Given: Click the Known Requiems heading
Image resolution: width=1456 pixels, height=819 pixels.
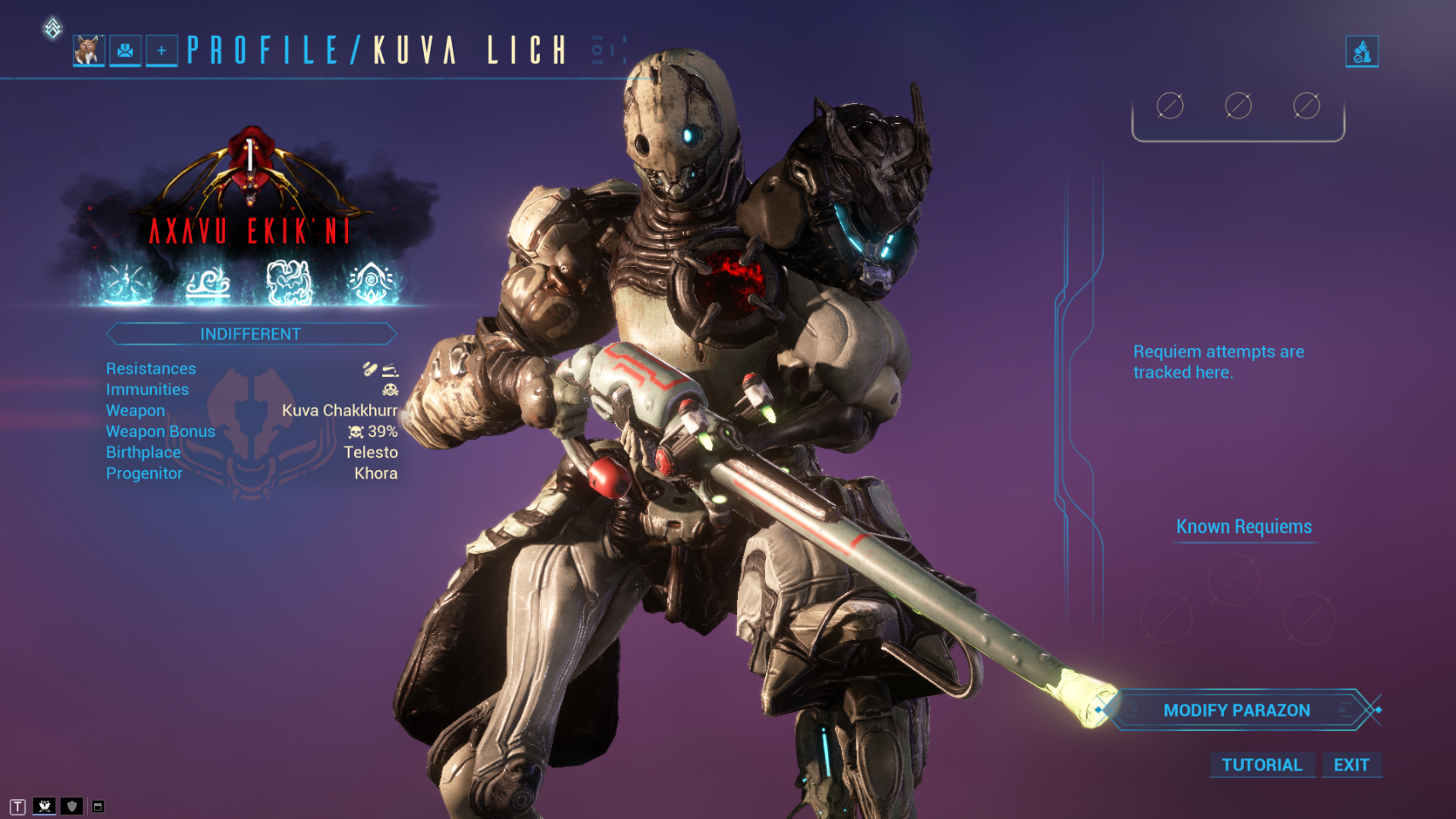Looking at the screenshot, I should 1244,526.
